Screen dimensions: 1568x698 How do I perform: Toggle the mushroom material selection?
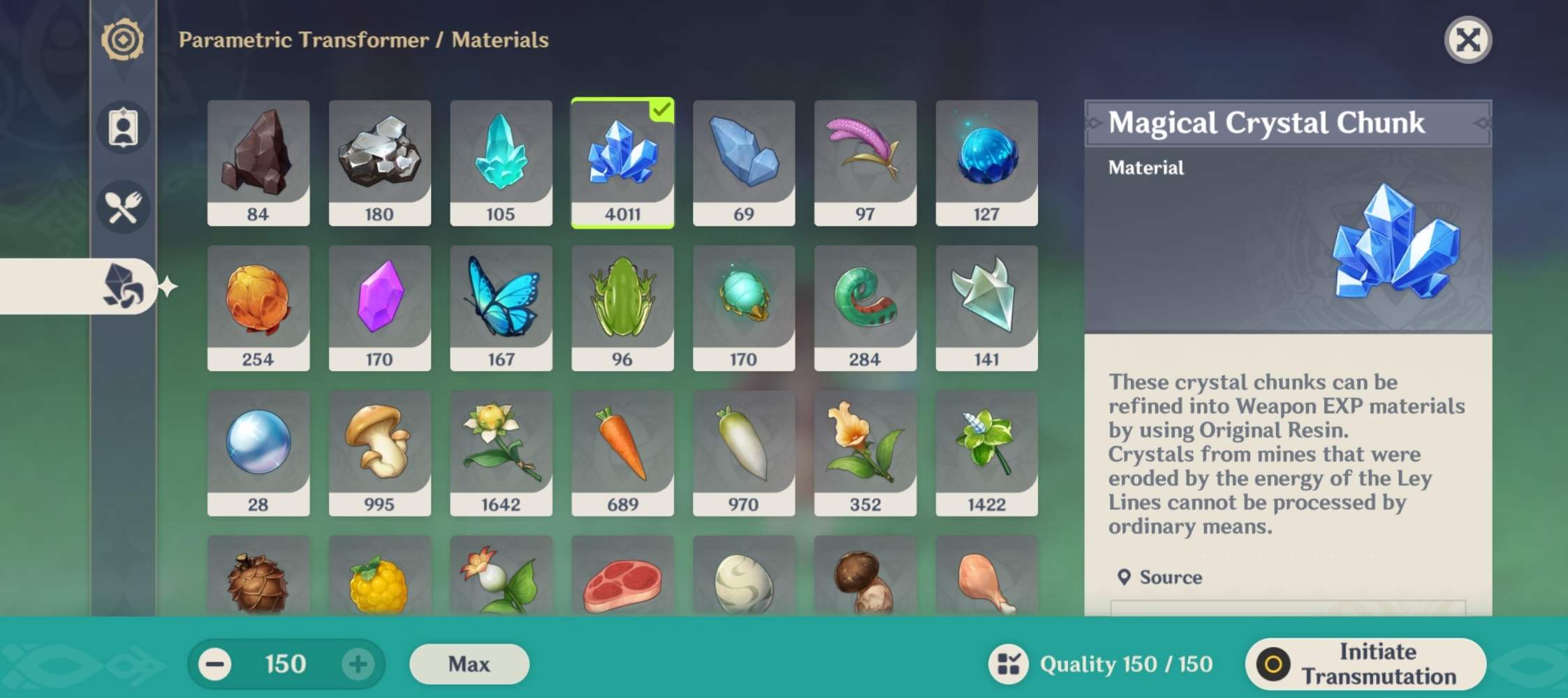(x=379, y=454)
